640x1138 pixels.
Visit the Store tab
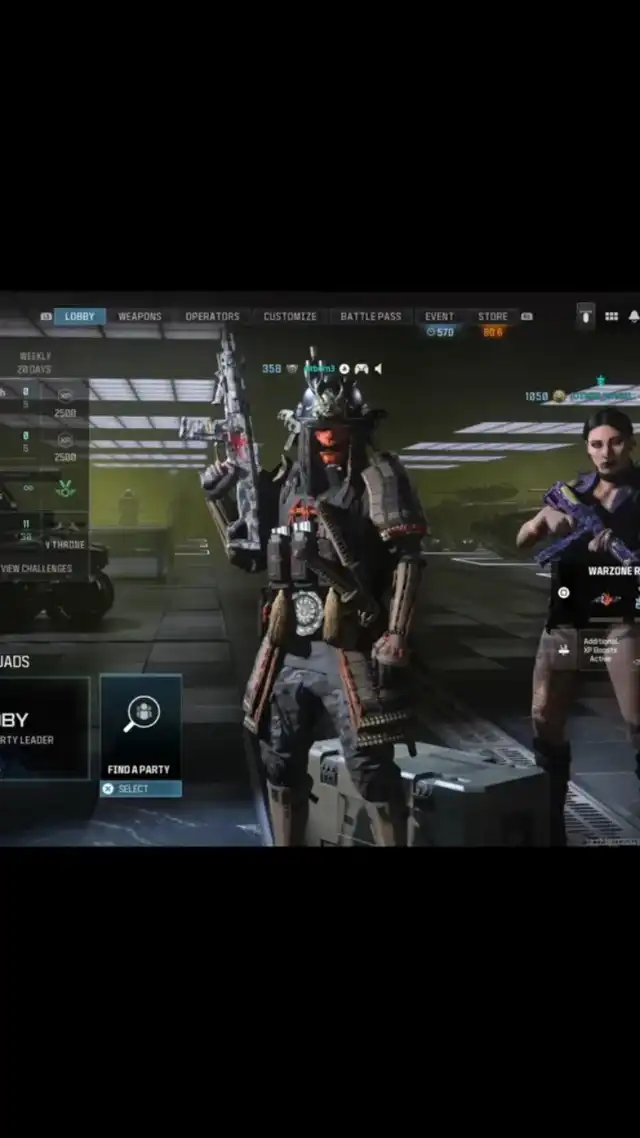click(x=493, y=317)
